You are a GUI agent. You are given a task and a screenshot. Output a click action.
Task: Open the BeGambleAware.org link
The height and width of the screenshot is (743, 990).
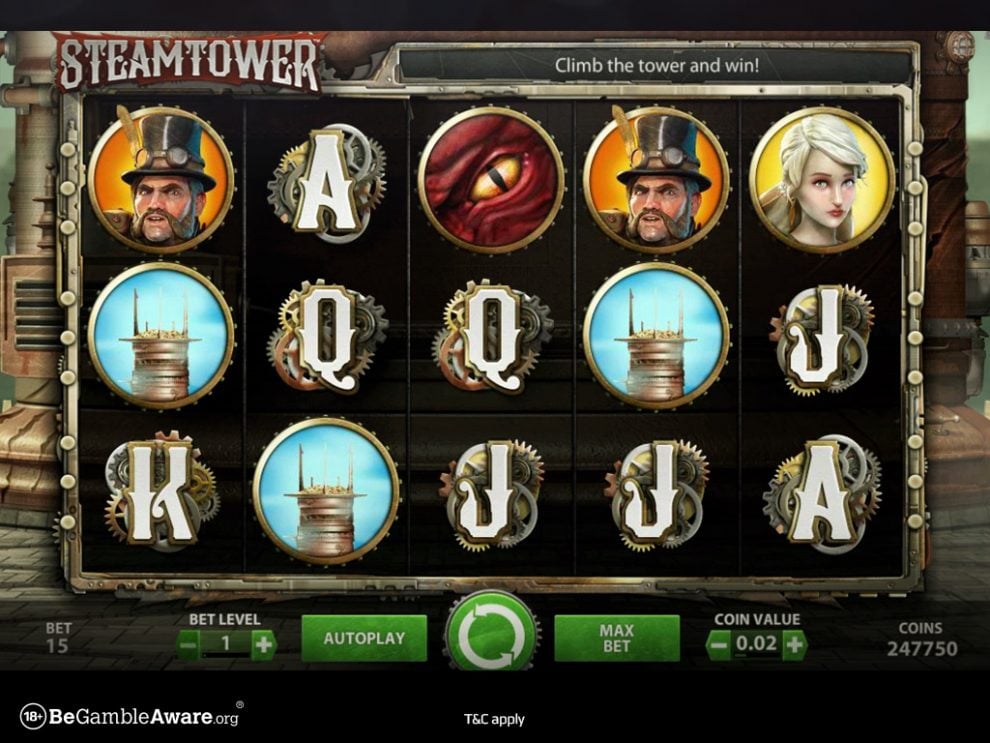point(130,717)
